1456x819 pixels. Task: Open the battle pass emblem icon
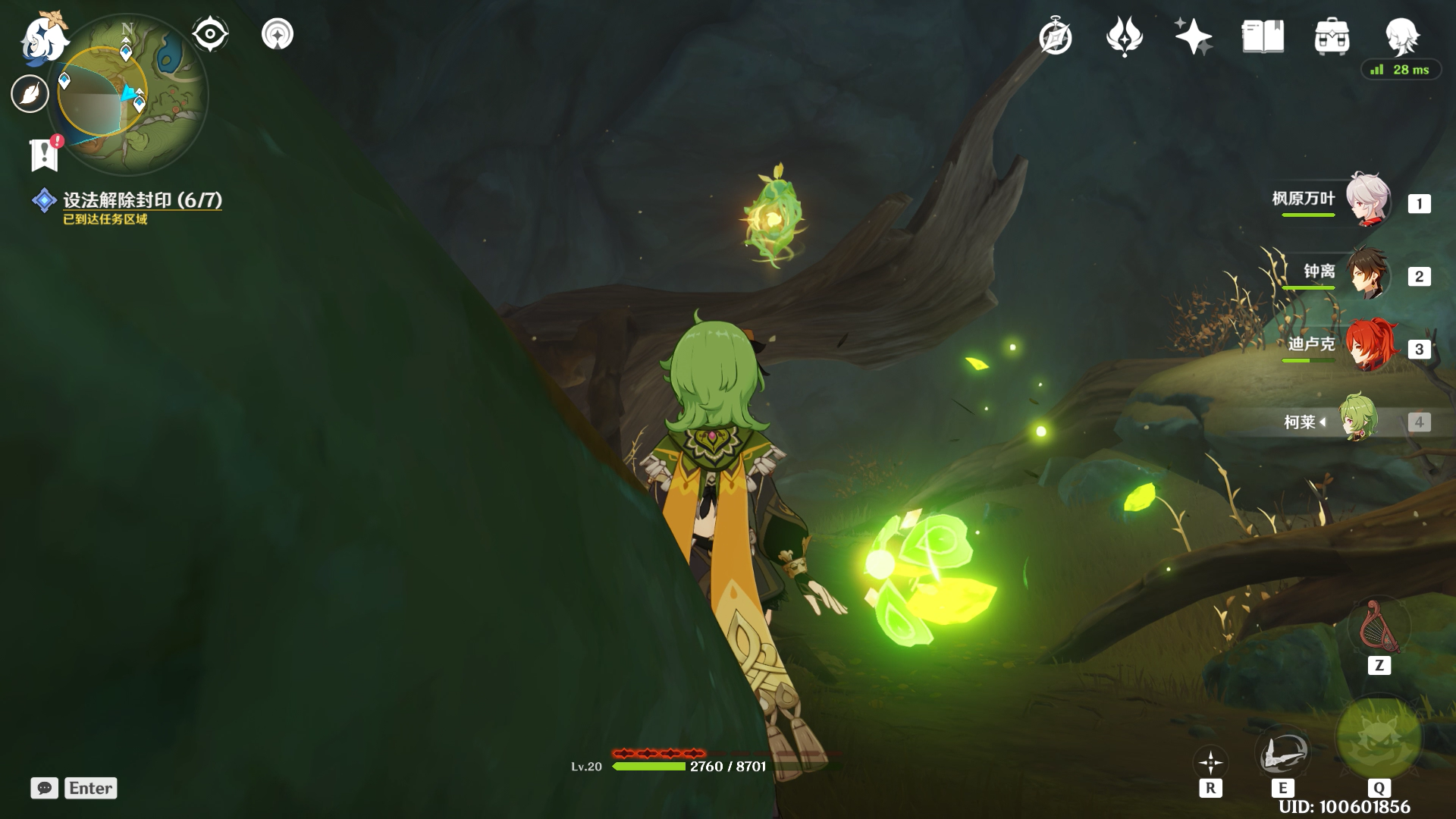[1124, 37]
